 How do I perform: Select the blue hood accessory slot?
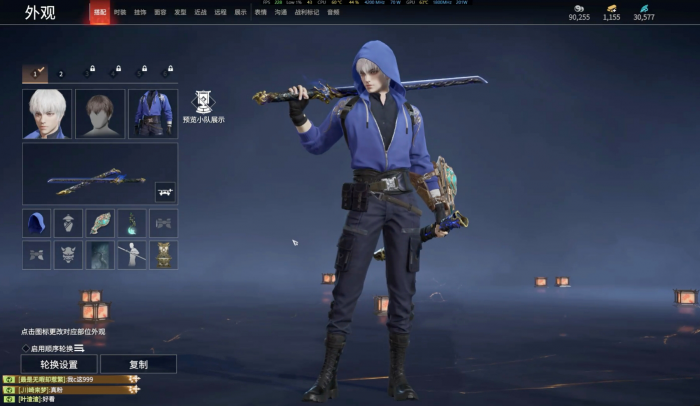click(x=37, y=223)
